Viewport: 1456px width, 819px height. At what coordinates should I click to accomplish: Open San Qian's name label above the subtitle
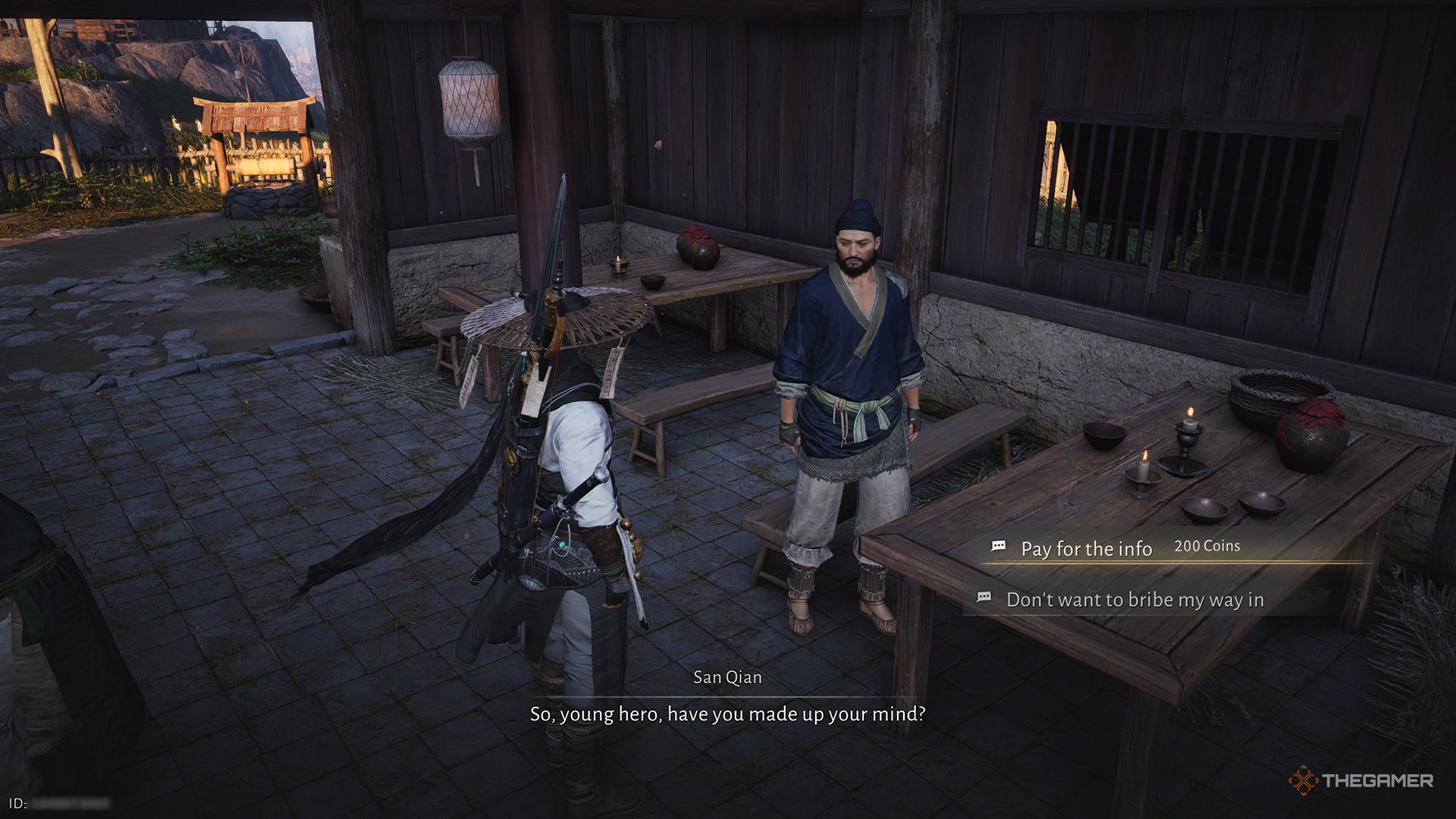coord(727,677)
